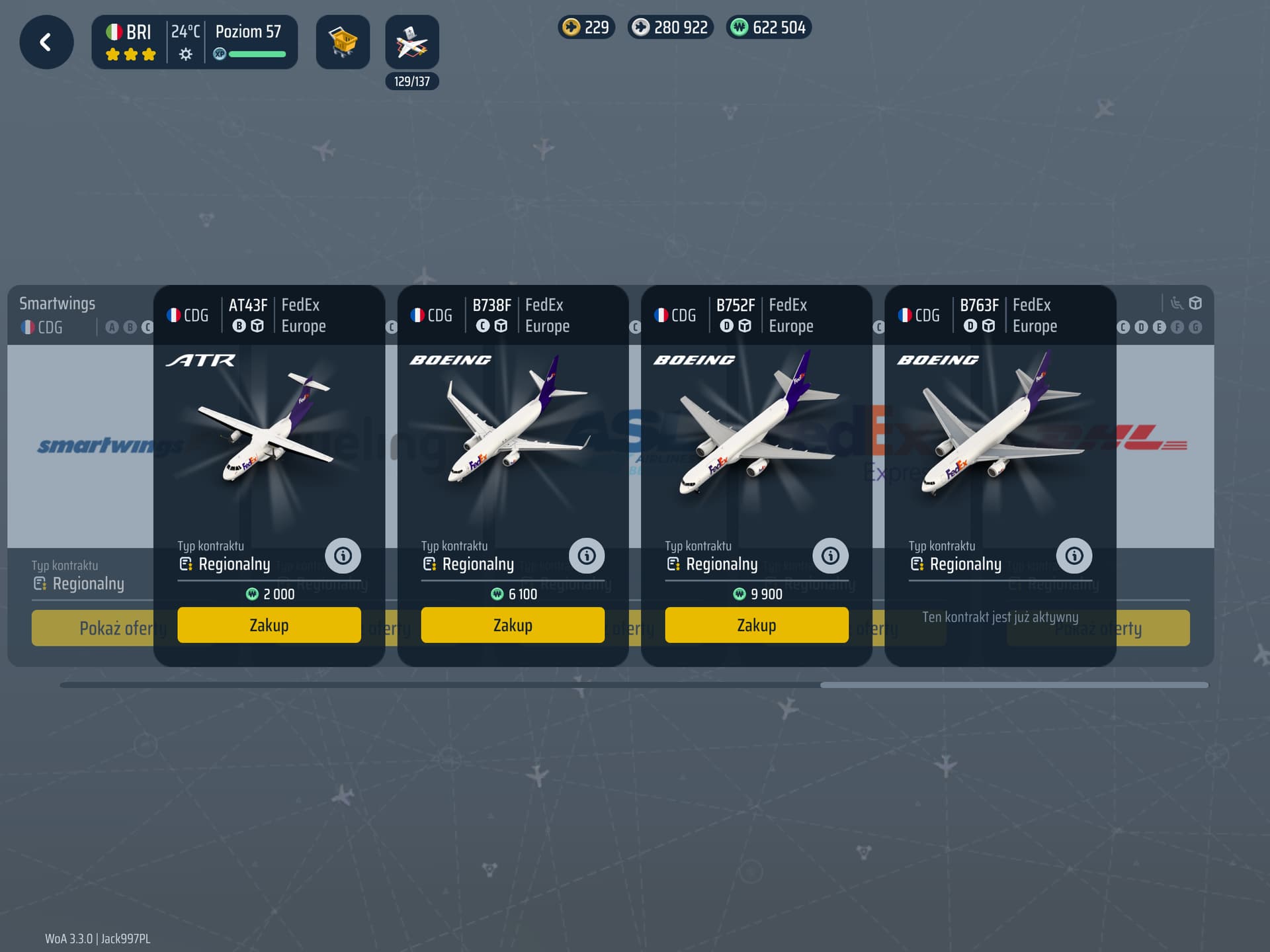Screen dimensions: 1270x952
Task: Buy the B752F FedEx contract
Action: [756, 625]
